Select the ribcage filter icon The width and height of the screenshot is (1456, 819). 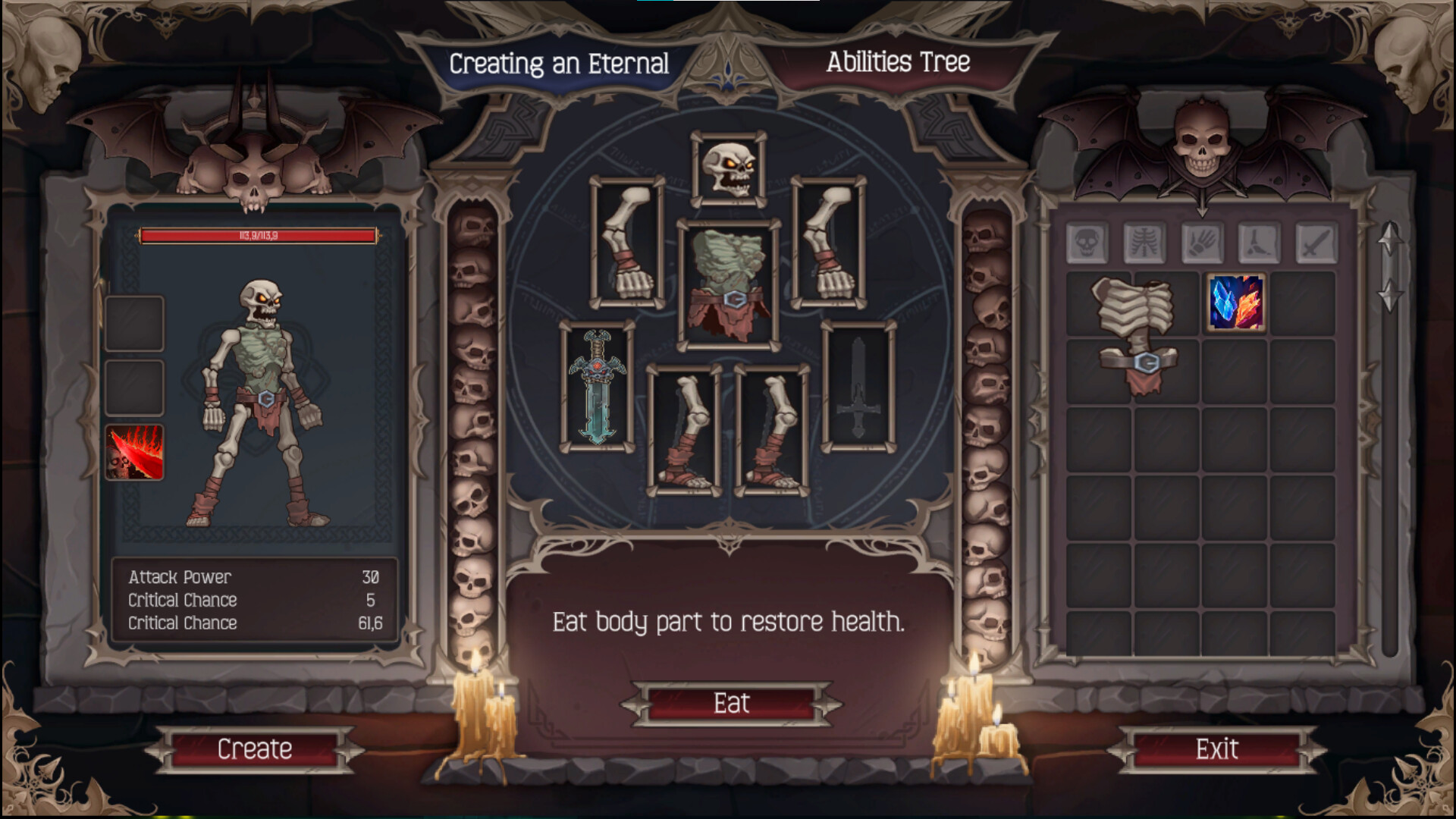point(1145,243)
